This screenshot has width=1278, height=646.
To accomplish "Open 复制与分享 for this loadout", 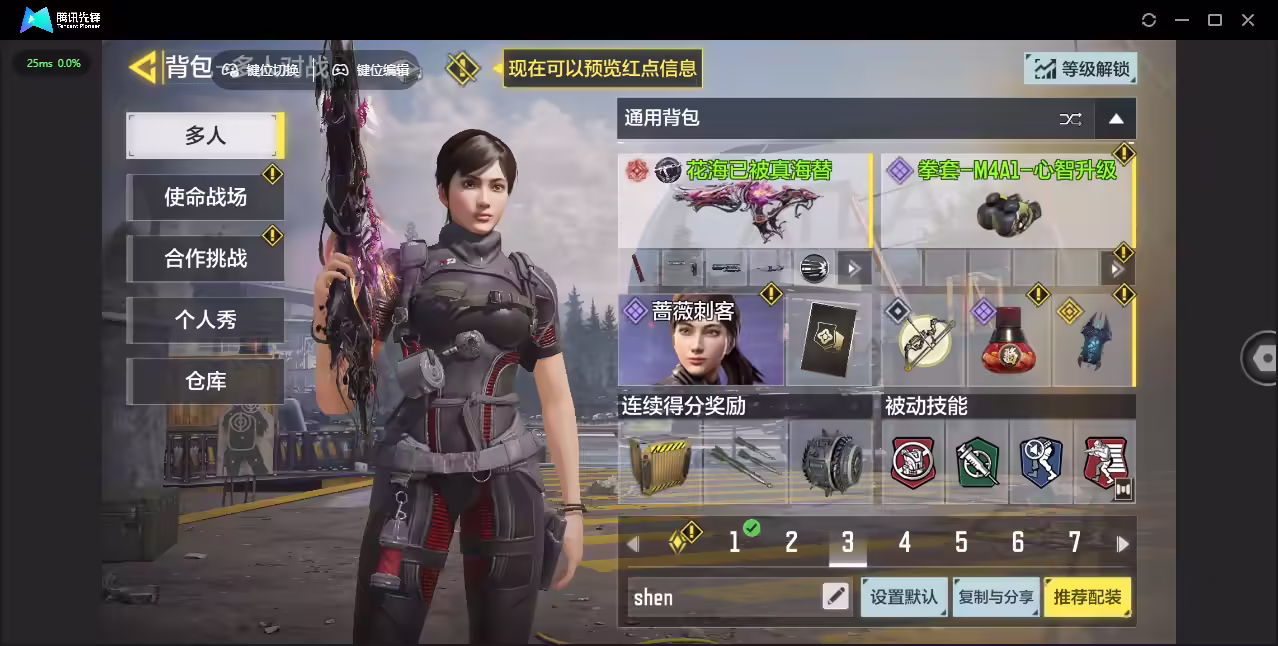I will [x=995, y=597].
